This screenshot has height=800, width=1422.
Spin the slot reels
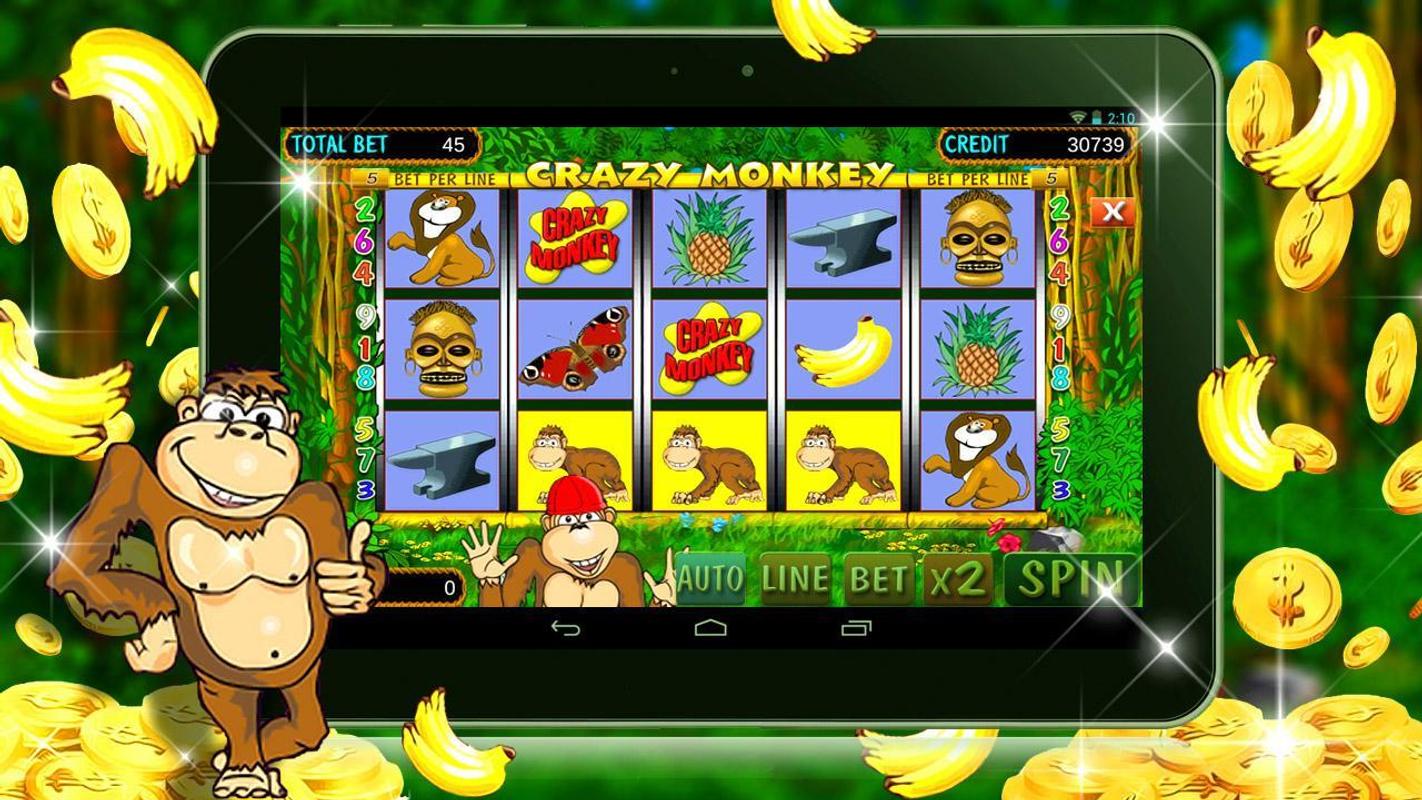point(1070,578)
